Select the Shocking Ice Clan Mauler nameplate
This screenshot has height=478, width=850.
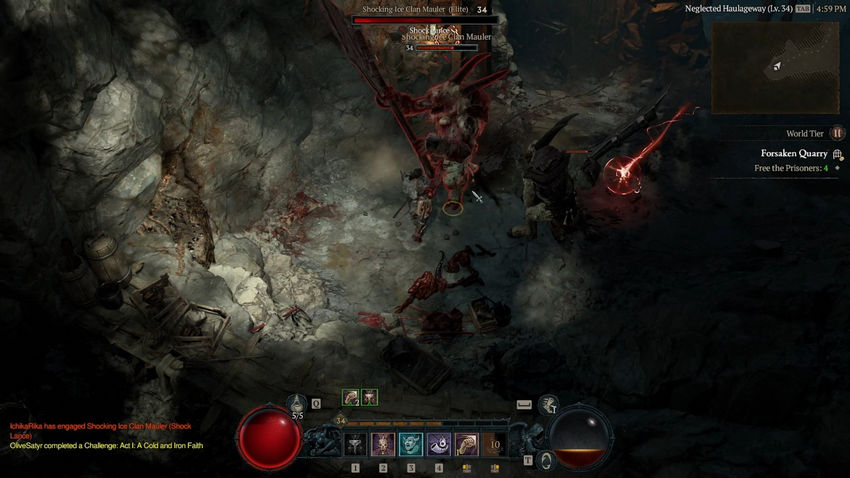(416, 10)
